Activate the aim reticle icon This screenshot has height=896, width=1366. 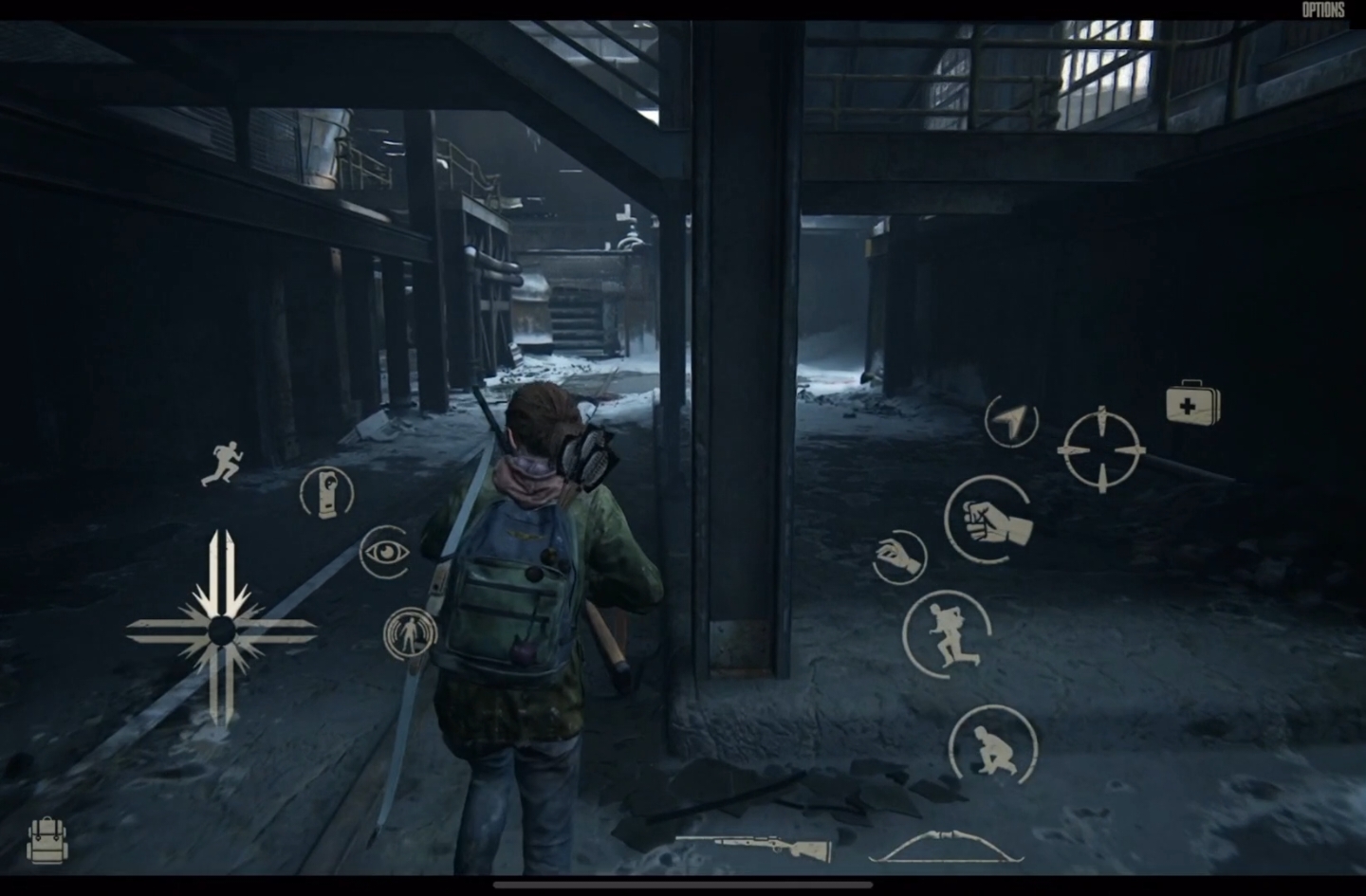(1103, 446)
